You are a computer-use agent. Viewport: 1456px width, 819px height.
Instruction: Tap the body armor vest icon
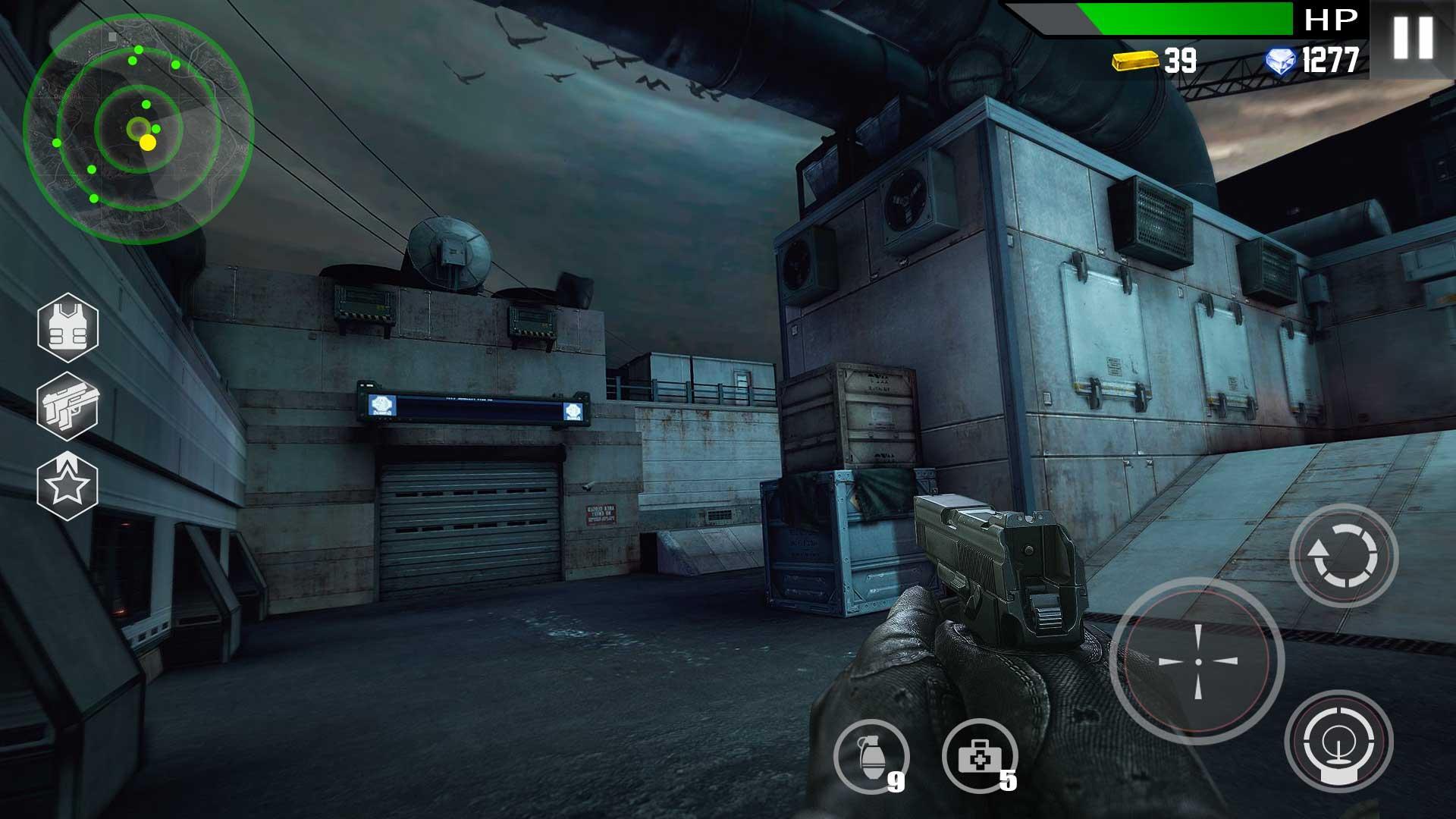tap(68, 328)
